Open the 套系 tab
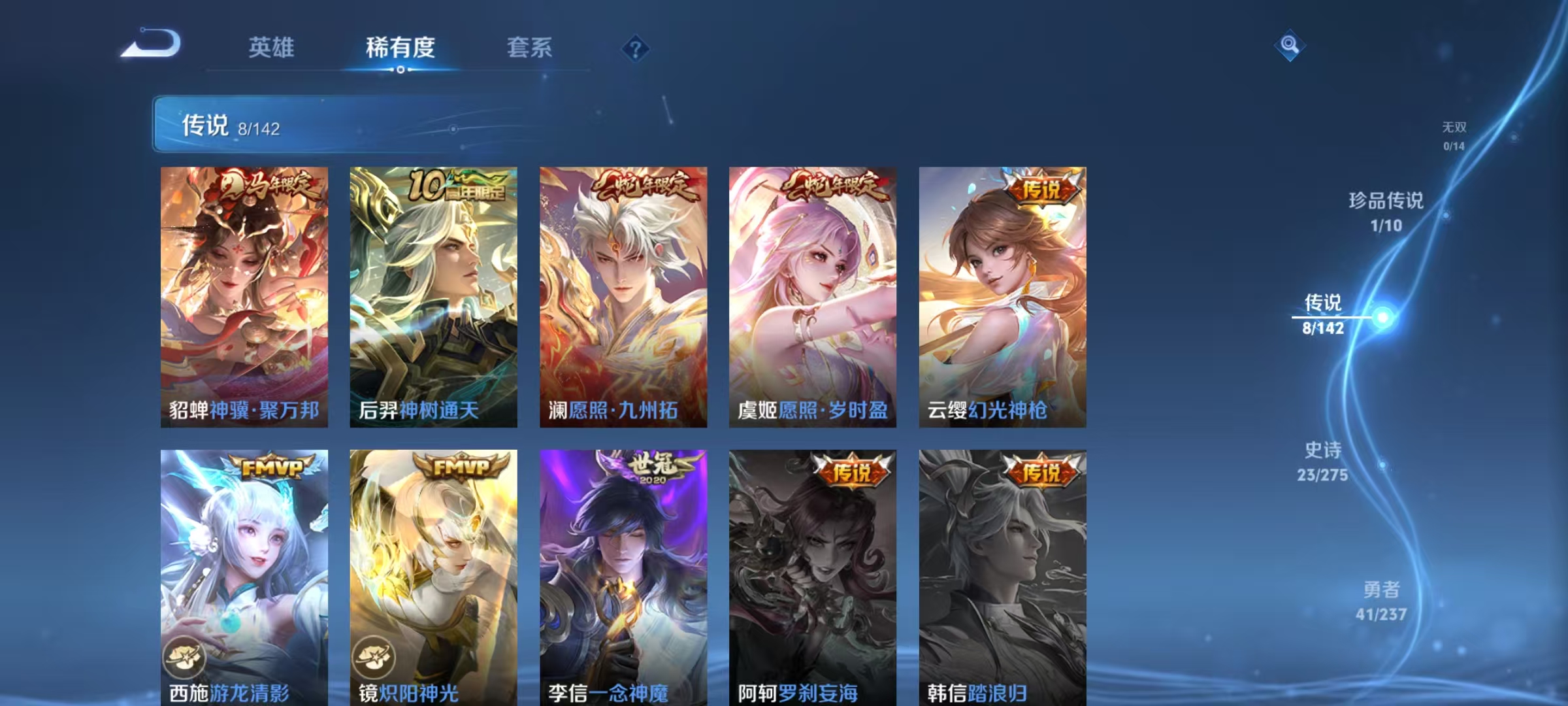Image resolution: width=1568 pixels, height=706 pixels. [530, 47]
